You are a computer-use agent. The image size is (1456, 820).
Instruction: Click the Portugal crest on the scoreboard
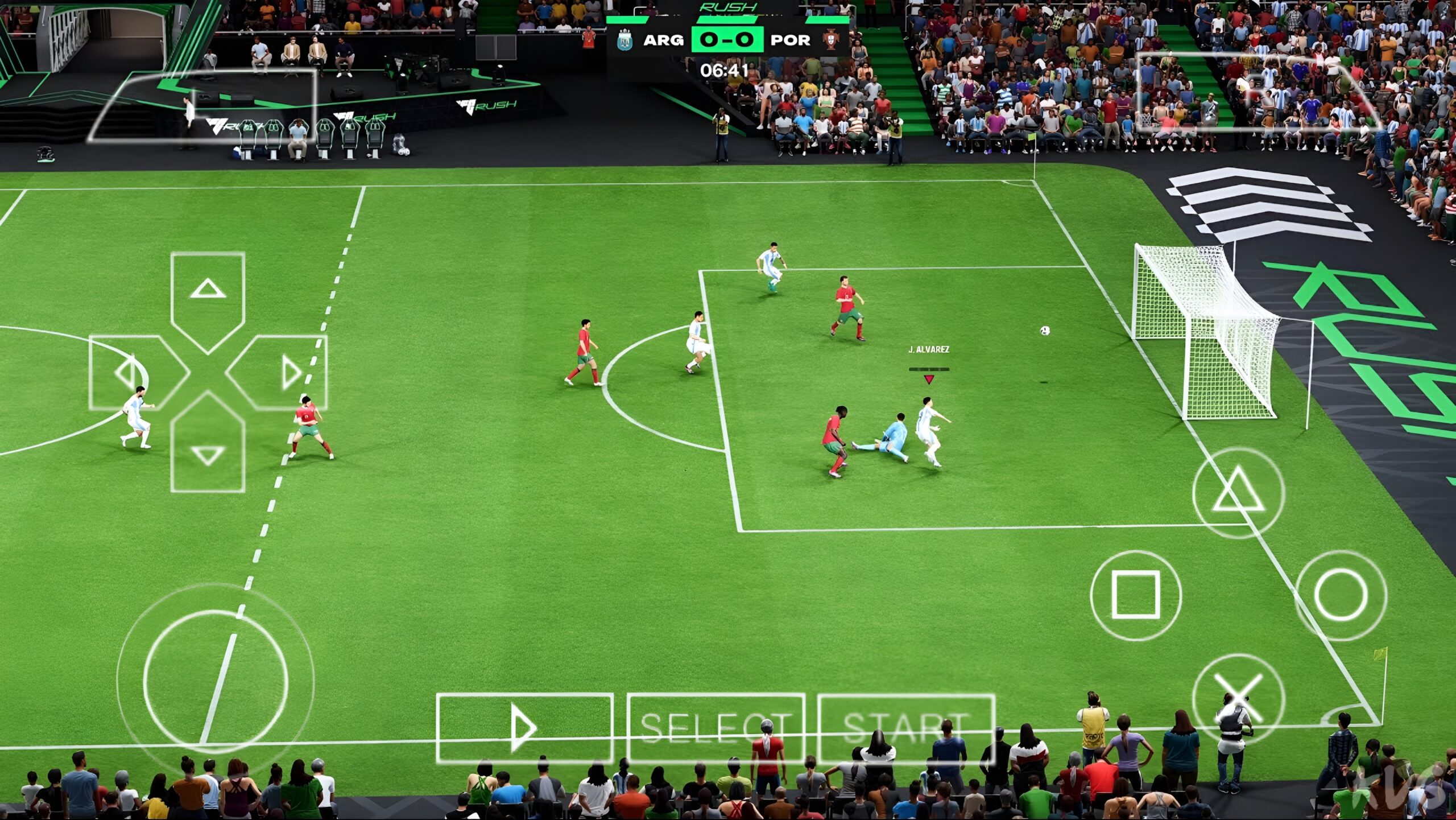(830, 38)
